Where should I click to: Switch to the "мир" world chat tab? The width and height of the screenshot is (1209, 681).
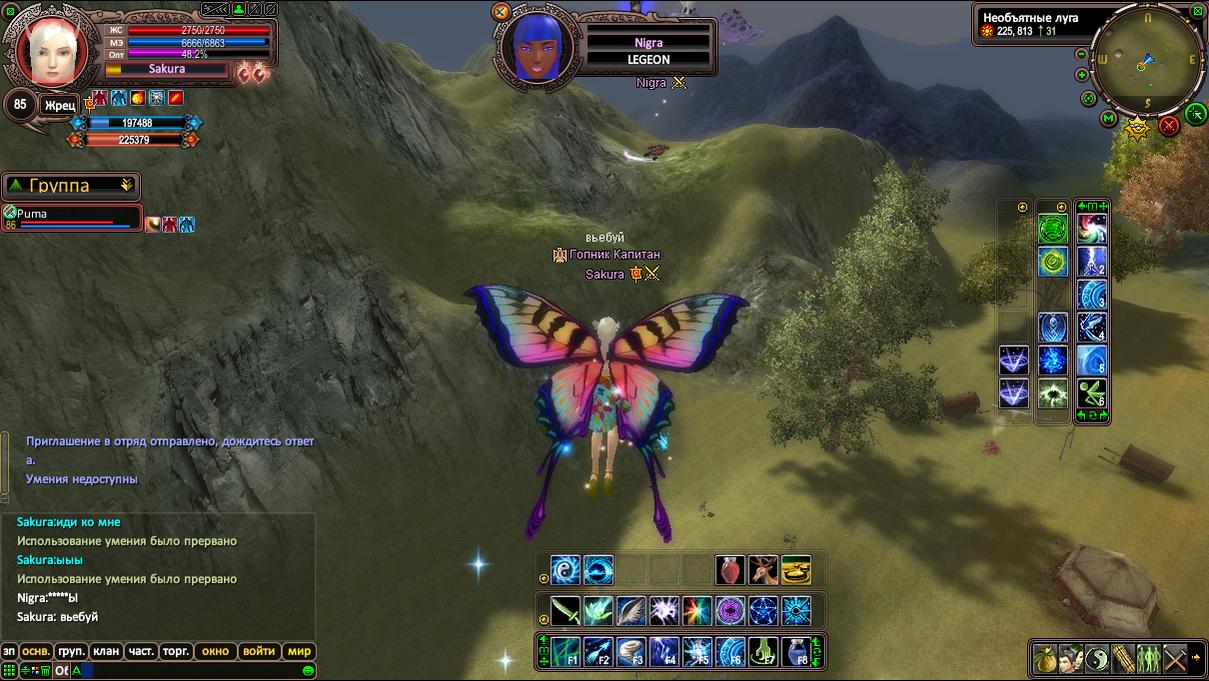click(300, 651)
